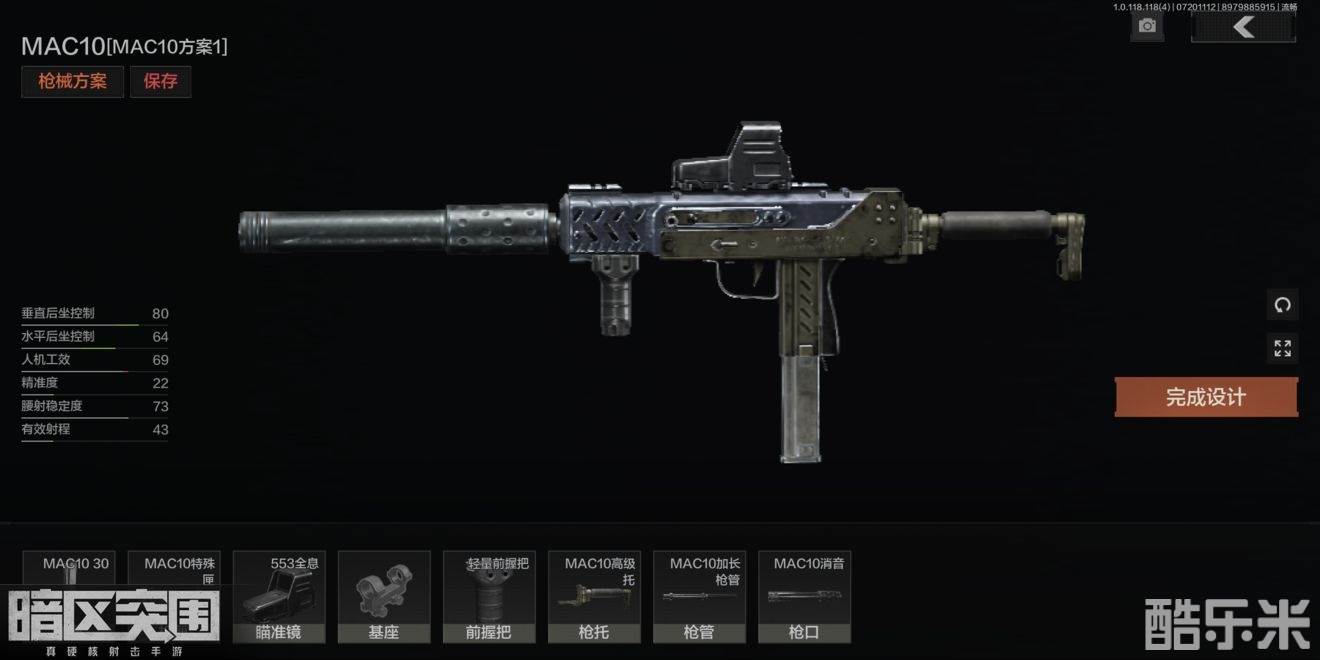Open the 基座 mount slot
Image resolution: width=1320 pixels, height=660 pixels.
[x=384, y=596]
